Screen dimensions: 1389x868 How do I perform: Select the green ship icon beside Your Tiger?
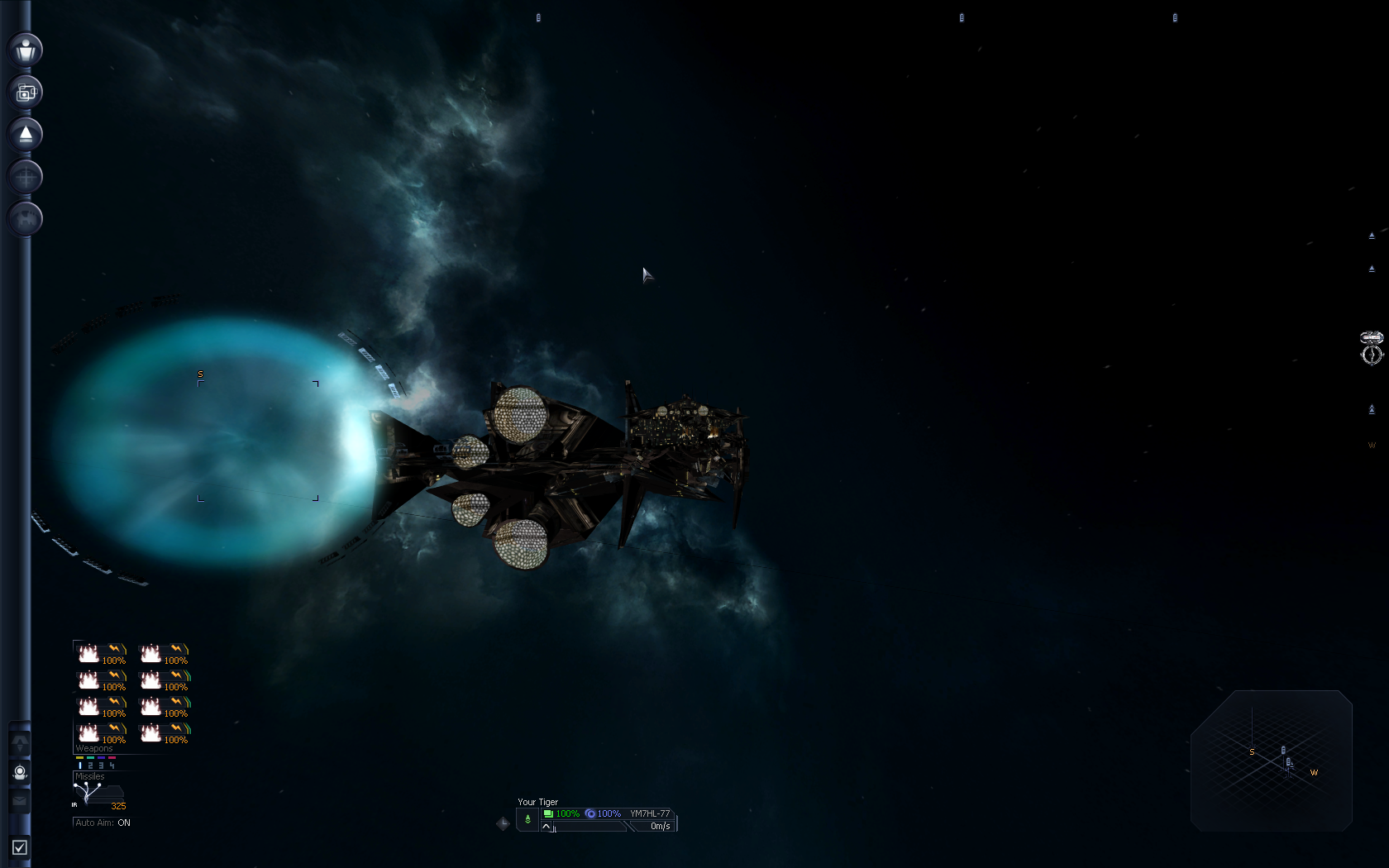[x=527, y=819]
